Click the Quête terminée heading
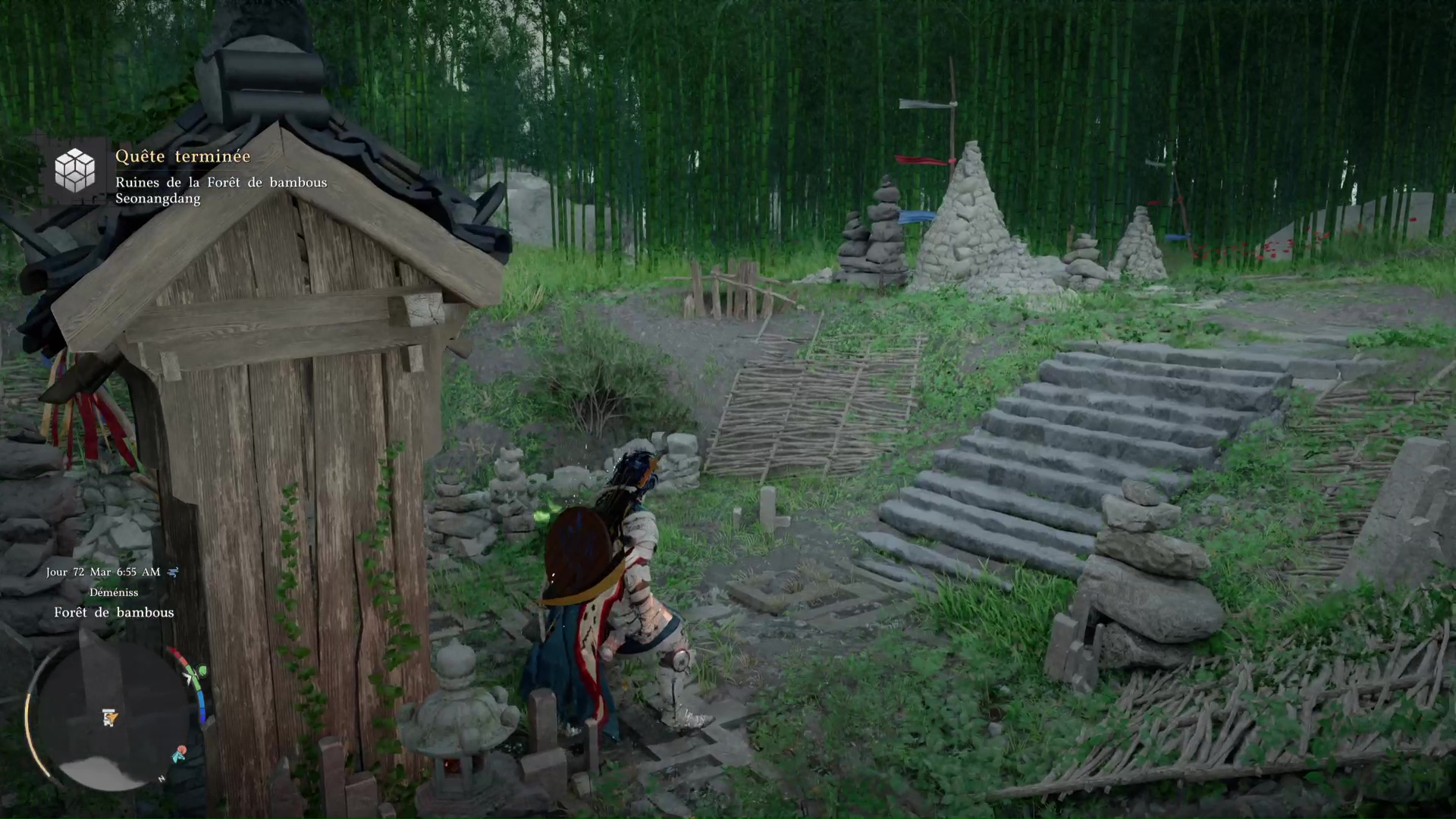 pos(183,157)
